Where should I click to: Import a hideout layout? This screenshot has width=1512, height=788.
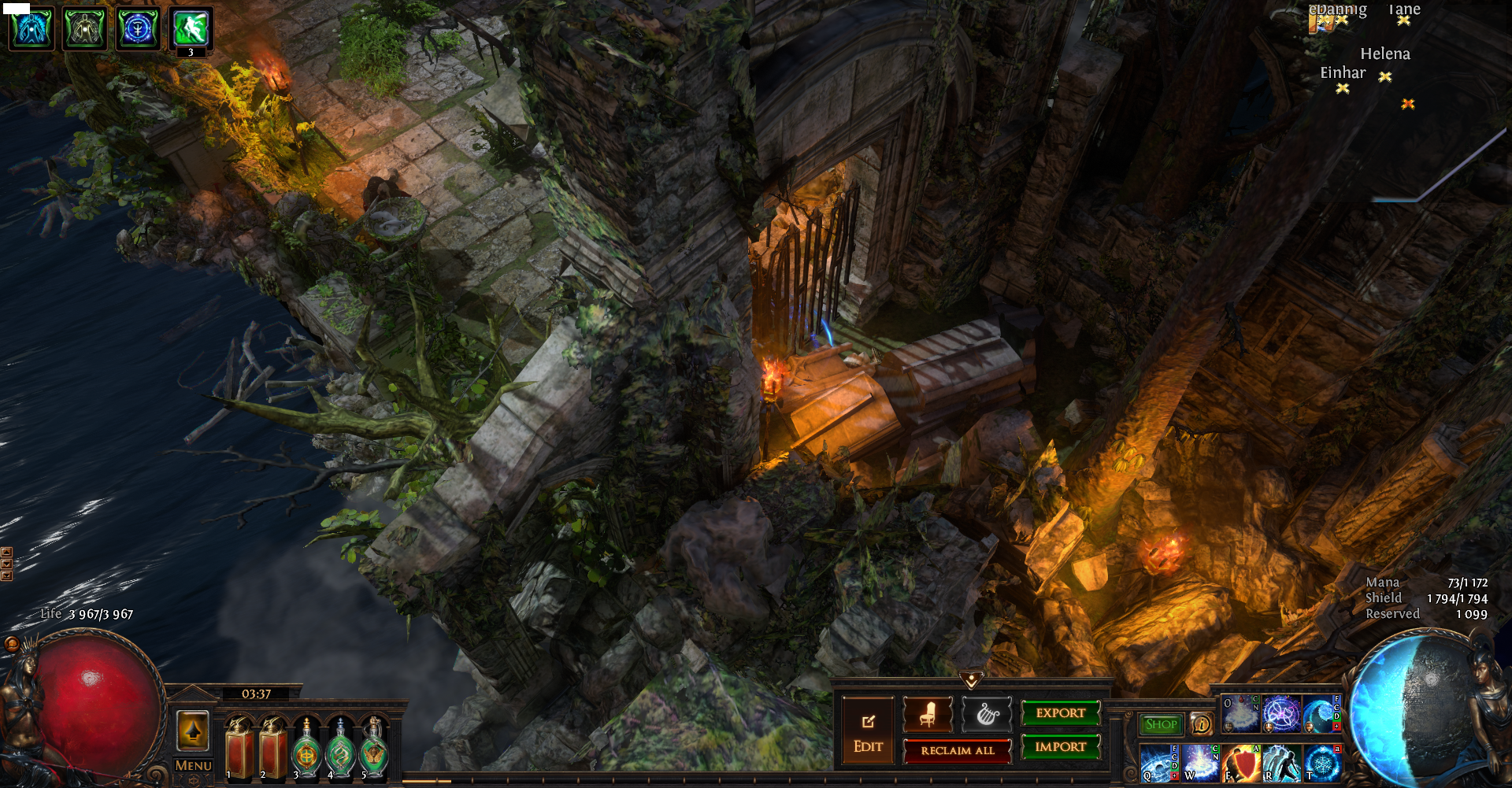[1060, 747]
